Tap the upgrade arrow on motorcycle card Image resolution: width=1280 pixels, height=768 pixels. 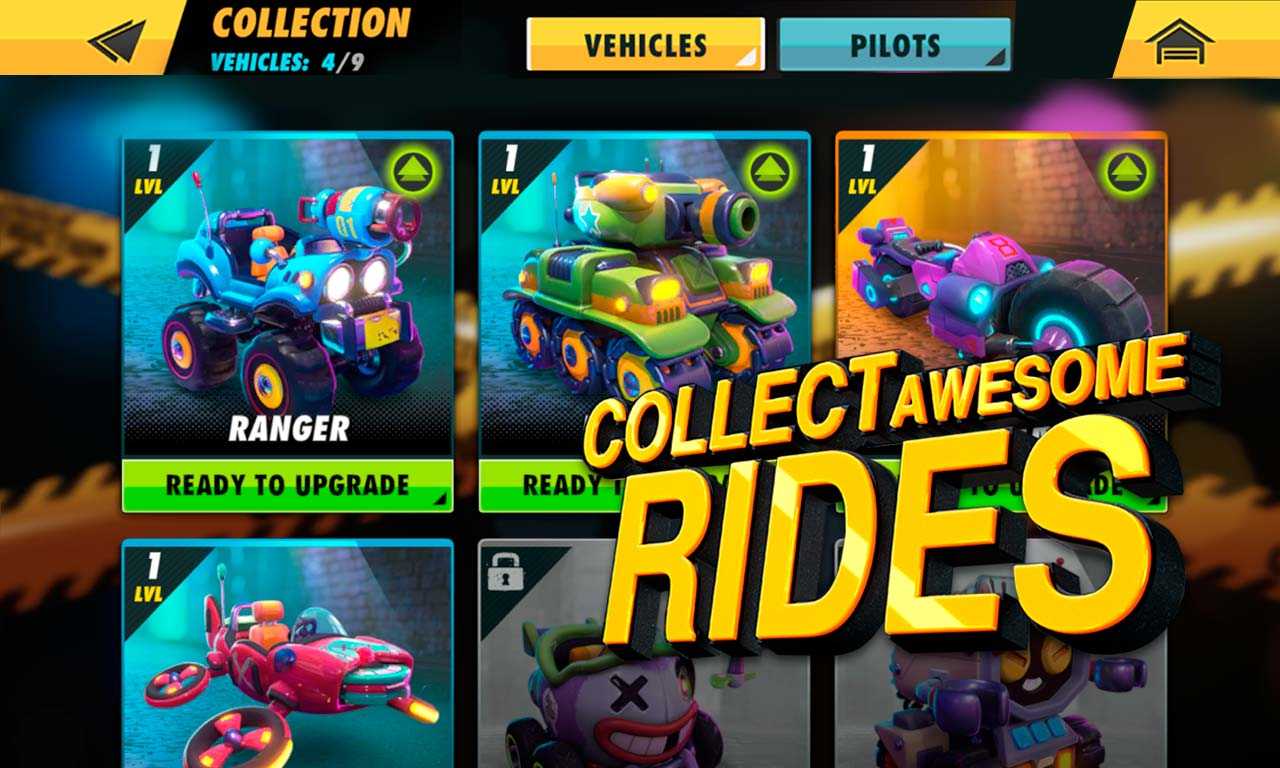pyautogui.click(x=1126, y=172)
